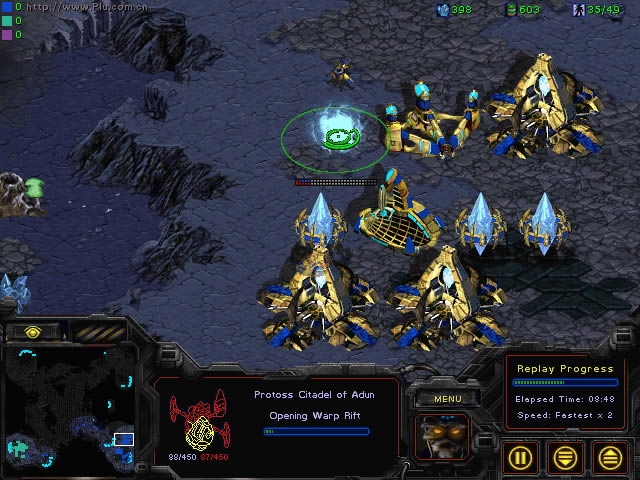Click the Protoss advisor portrait
640x480 pixels.
pos(446,438)
